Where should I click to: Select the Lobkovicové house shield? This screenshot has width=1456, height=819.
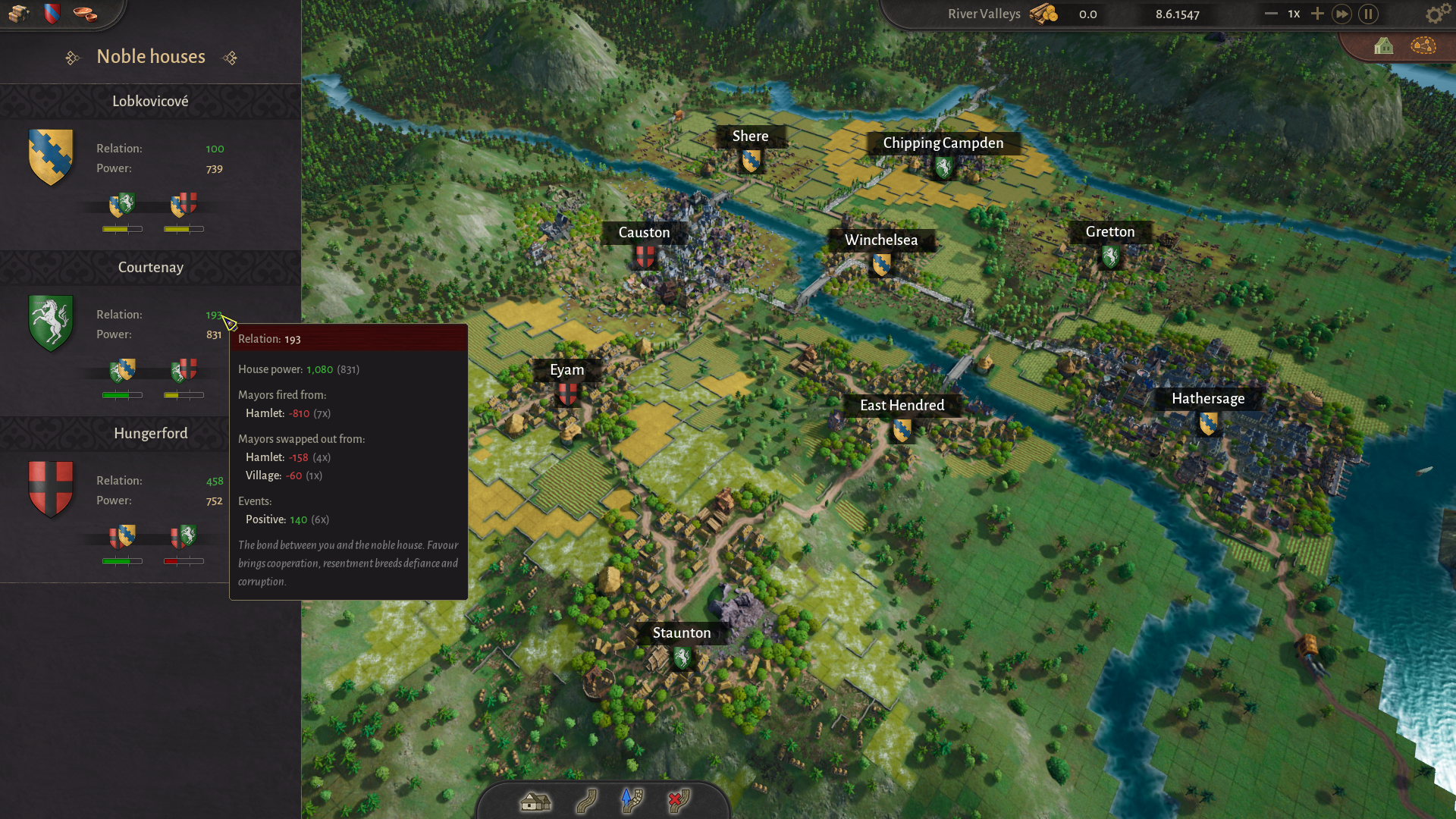click(x=51, y=157)
